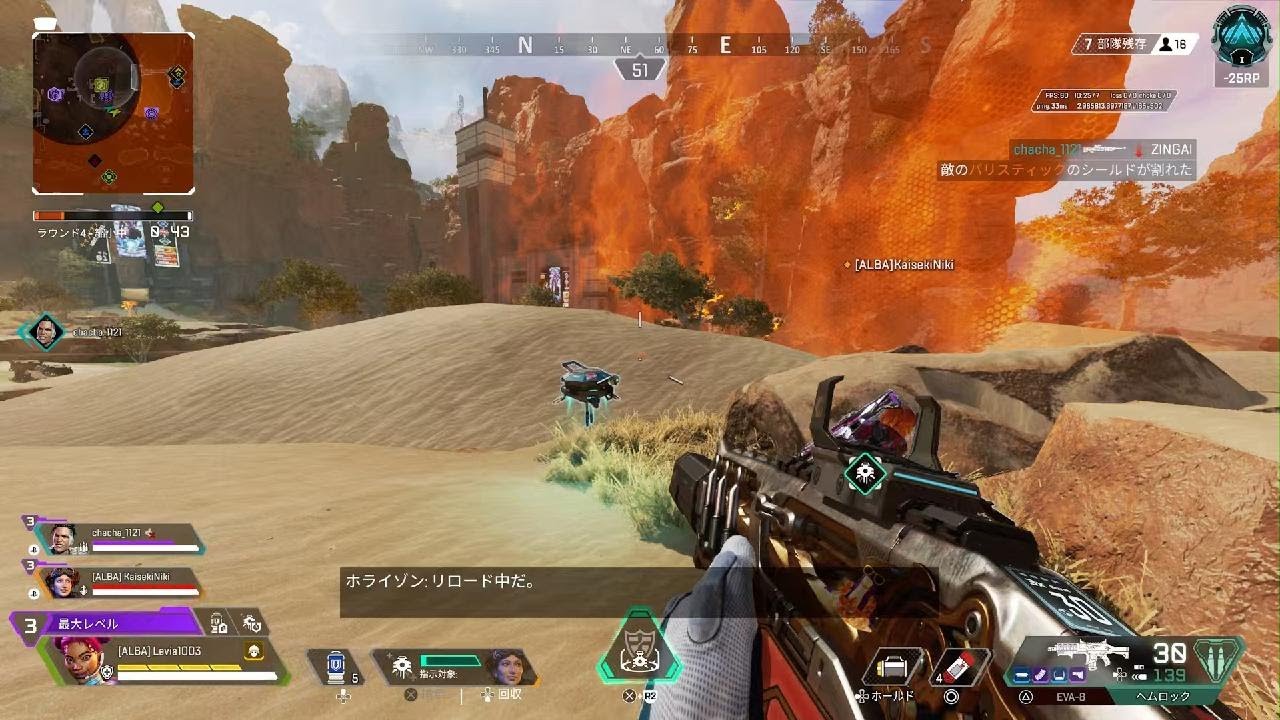
Task: Activate the ultimate ability hexagon icon
Action: [x=638, y=651]
